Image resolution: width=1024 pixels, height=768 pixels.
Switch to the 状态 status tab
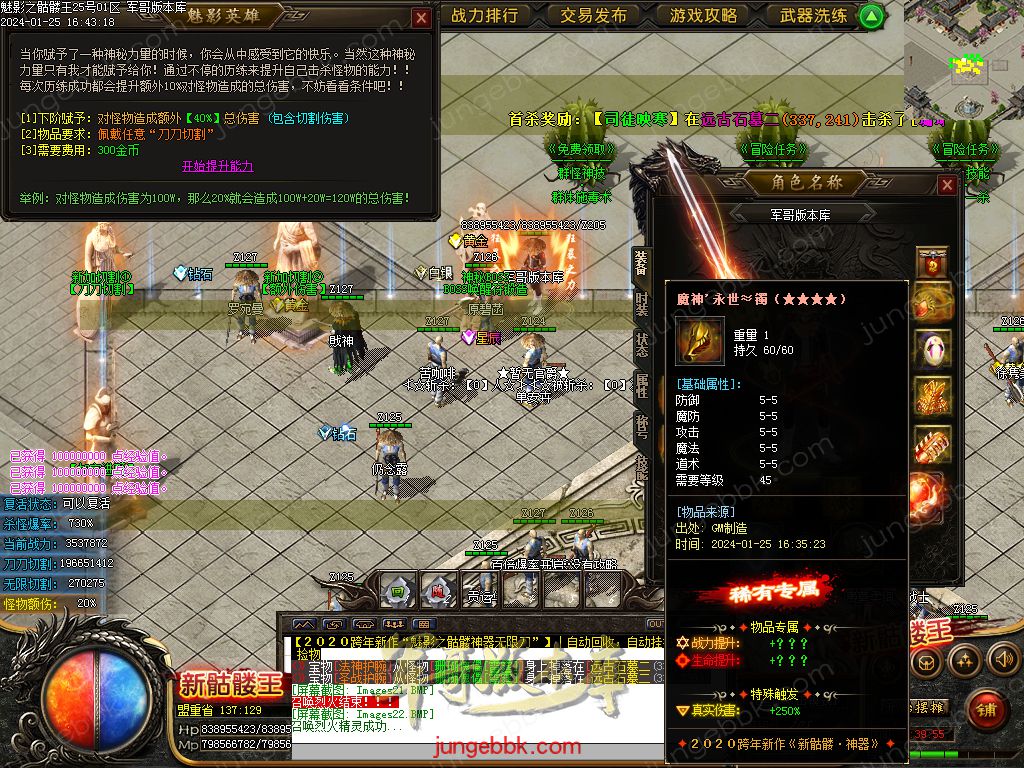(x=641, y=345)
